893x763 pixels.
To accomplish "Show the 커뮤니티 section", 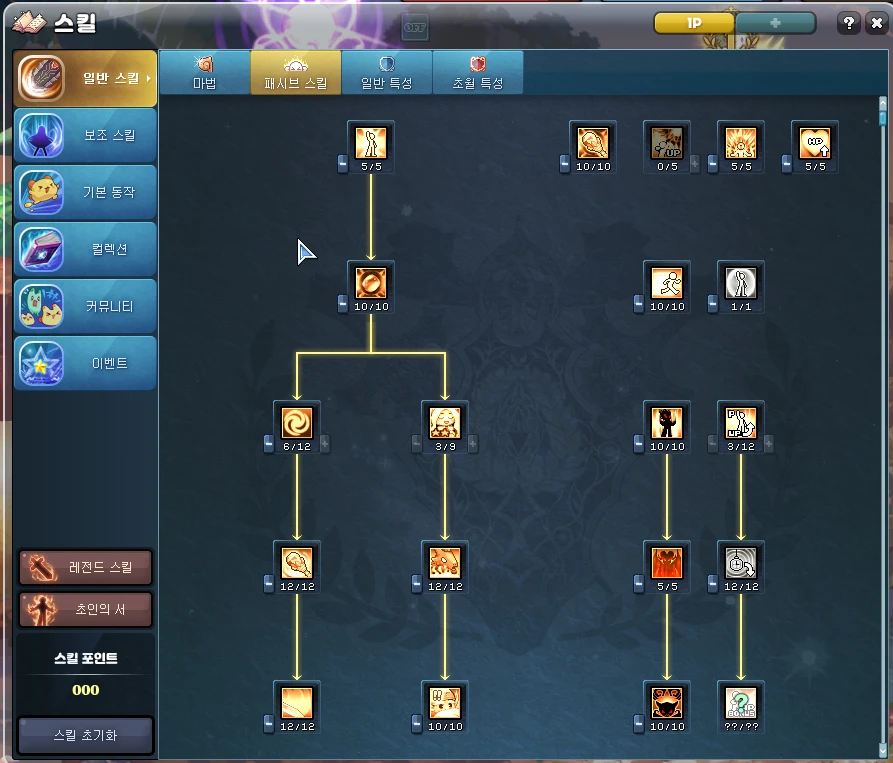I will [x=85, y=307].
